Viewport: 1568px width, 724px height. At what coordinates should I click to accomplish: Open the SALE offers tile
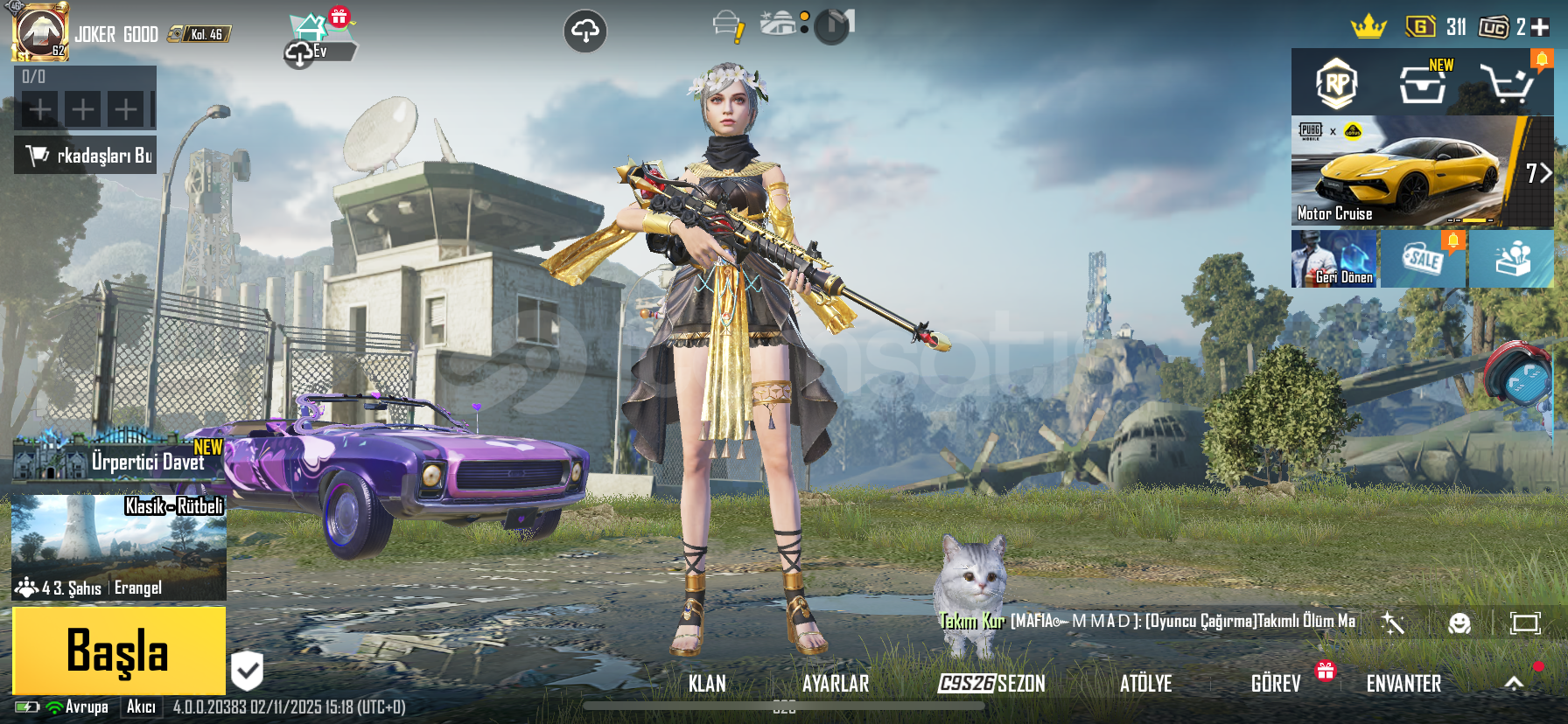point(1423,260)
